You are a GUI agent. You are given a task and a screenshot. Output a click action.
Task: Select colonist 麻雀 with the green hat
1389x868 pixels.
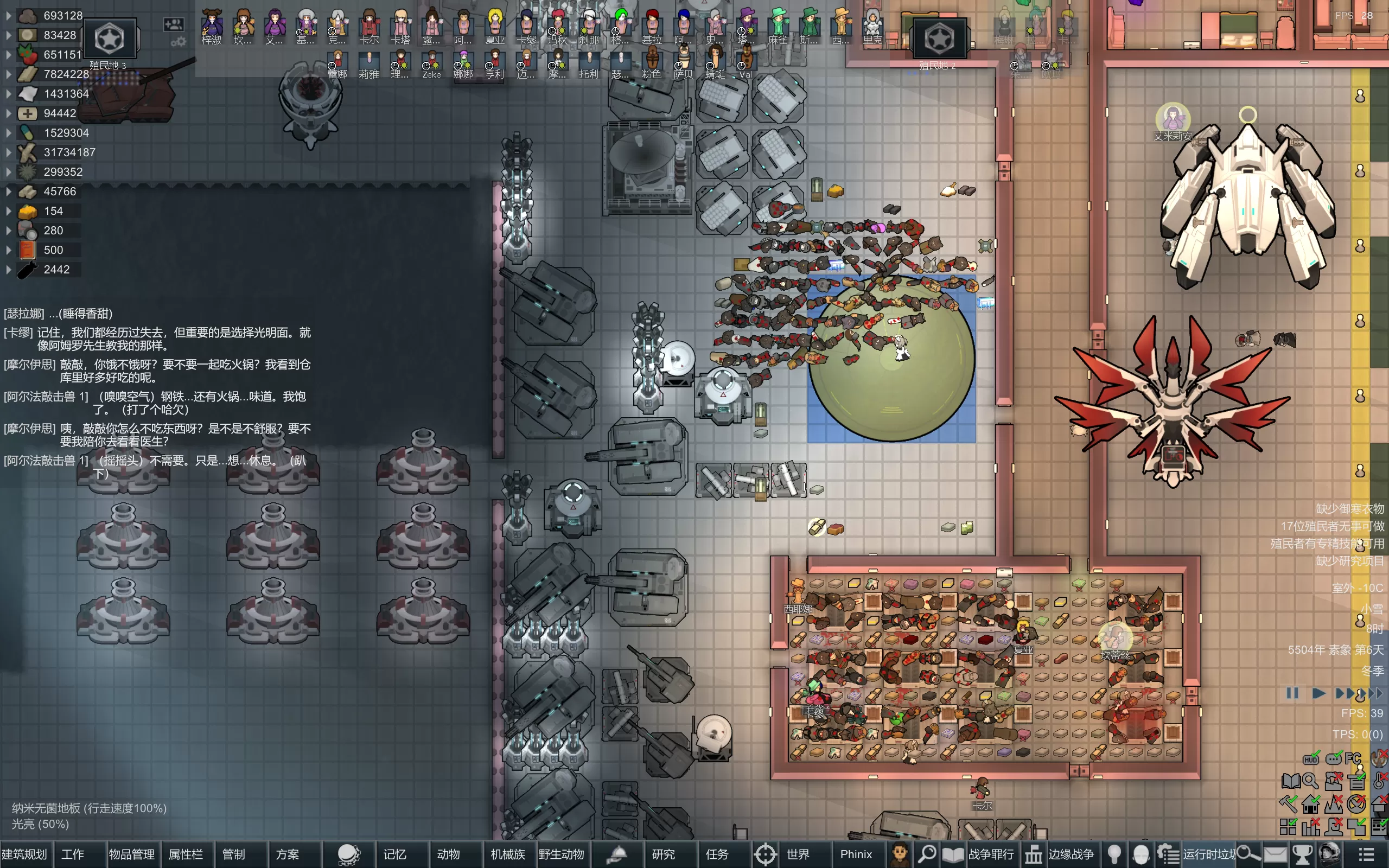[778, 26]
